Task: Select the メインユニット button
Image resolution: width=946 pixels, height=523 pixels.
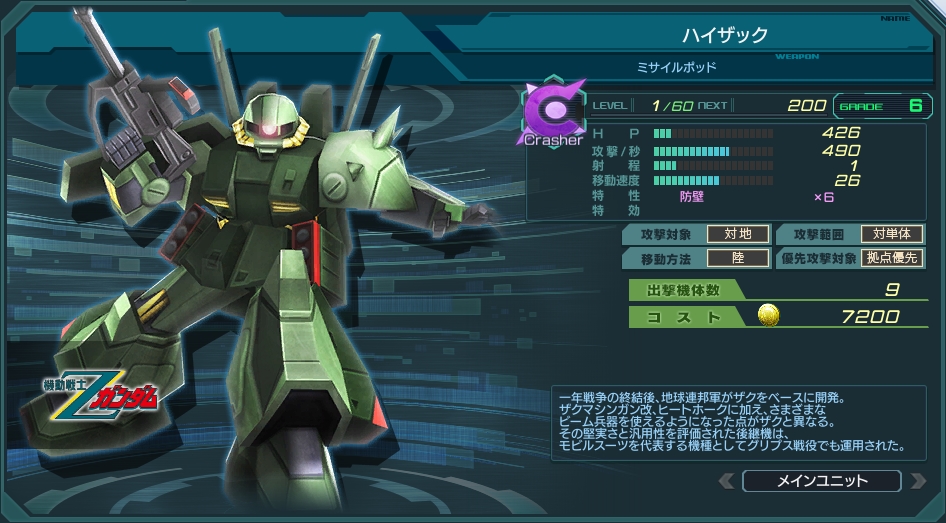Action: tap(821, 481)
